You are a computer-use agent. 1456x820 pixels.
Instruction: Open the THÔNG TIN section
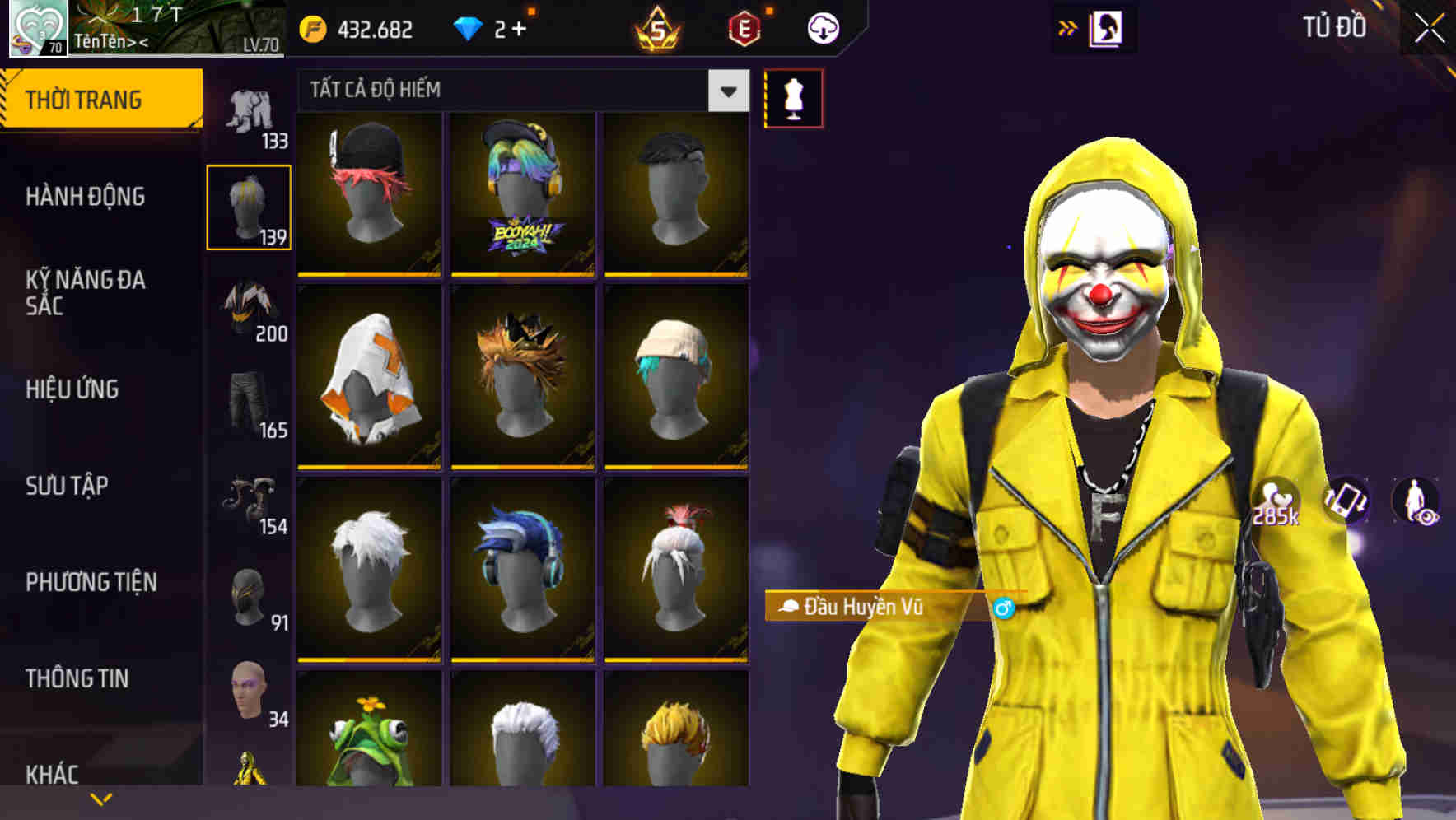tap(79, 678)
